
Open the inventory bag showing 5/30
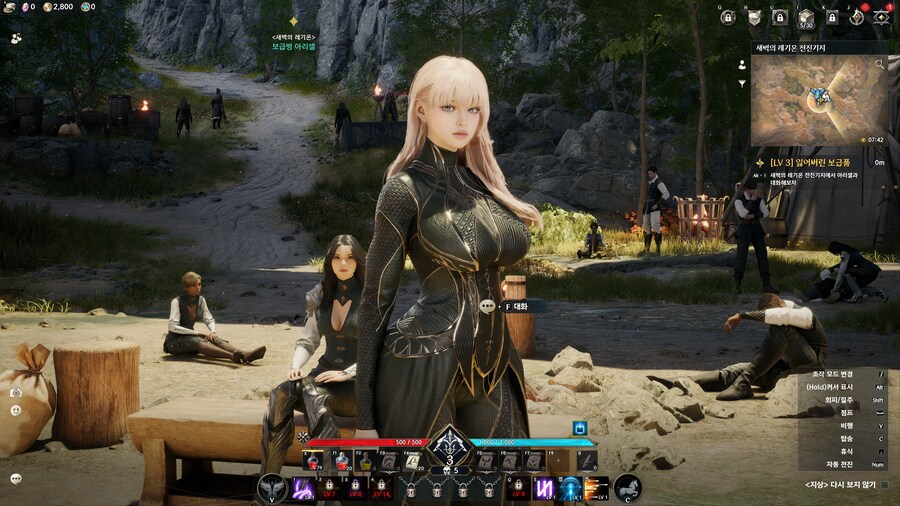806,17
